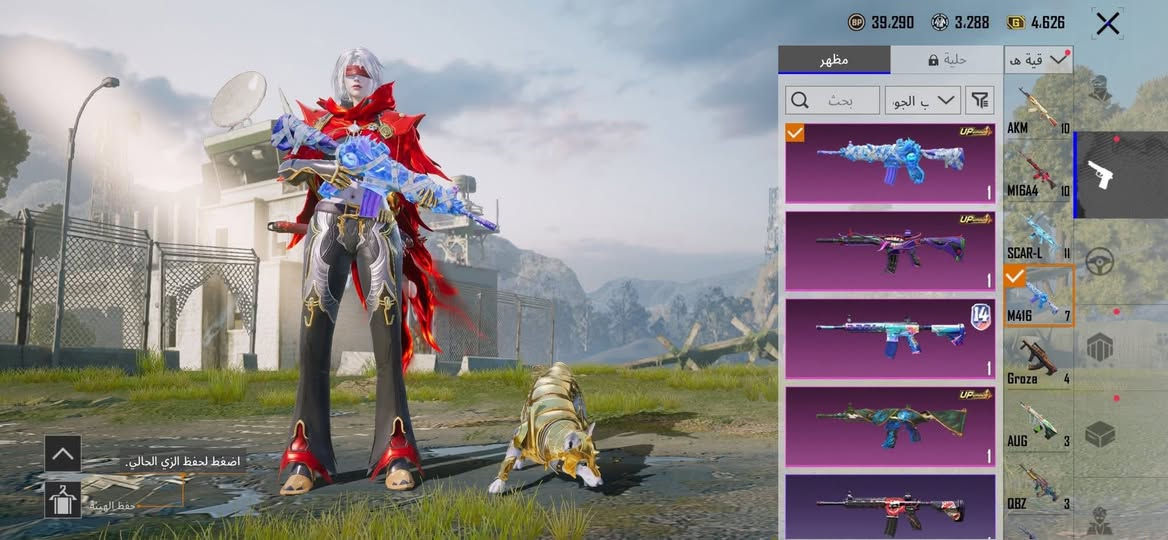1168x540 pixels.
Task: Select the AKM weapon entry
Action: click(1039, 111)
